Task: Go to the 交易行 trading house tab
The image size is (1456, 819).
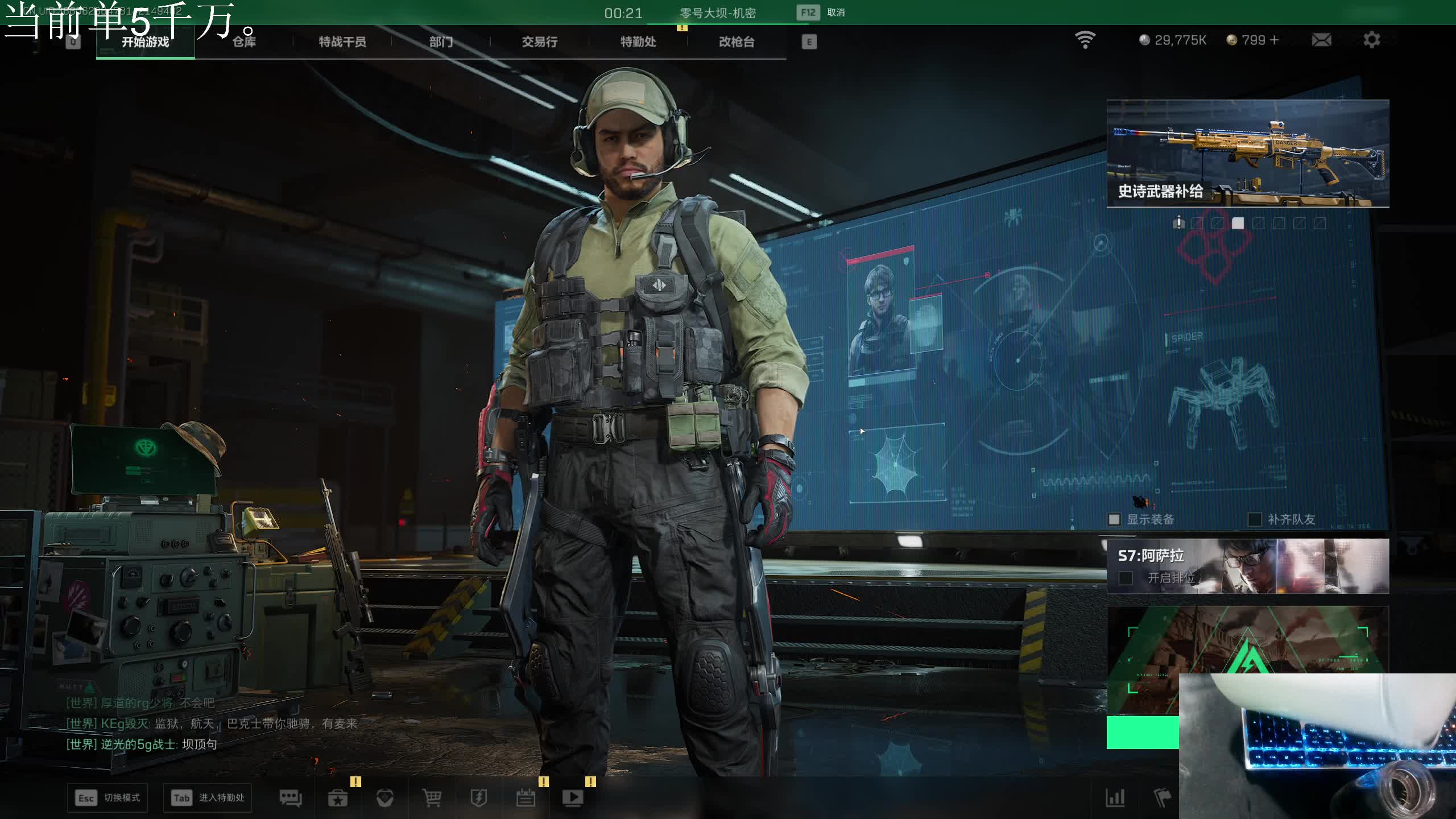Action: 539,42
